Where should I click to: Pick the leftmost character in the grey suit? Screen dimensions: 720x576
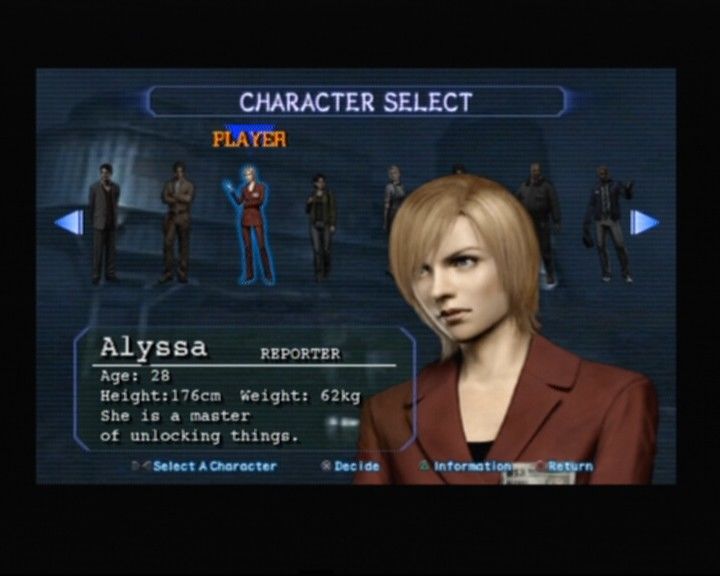coord(104,222)
